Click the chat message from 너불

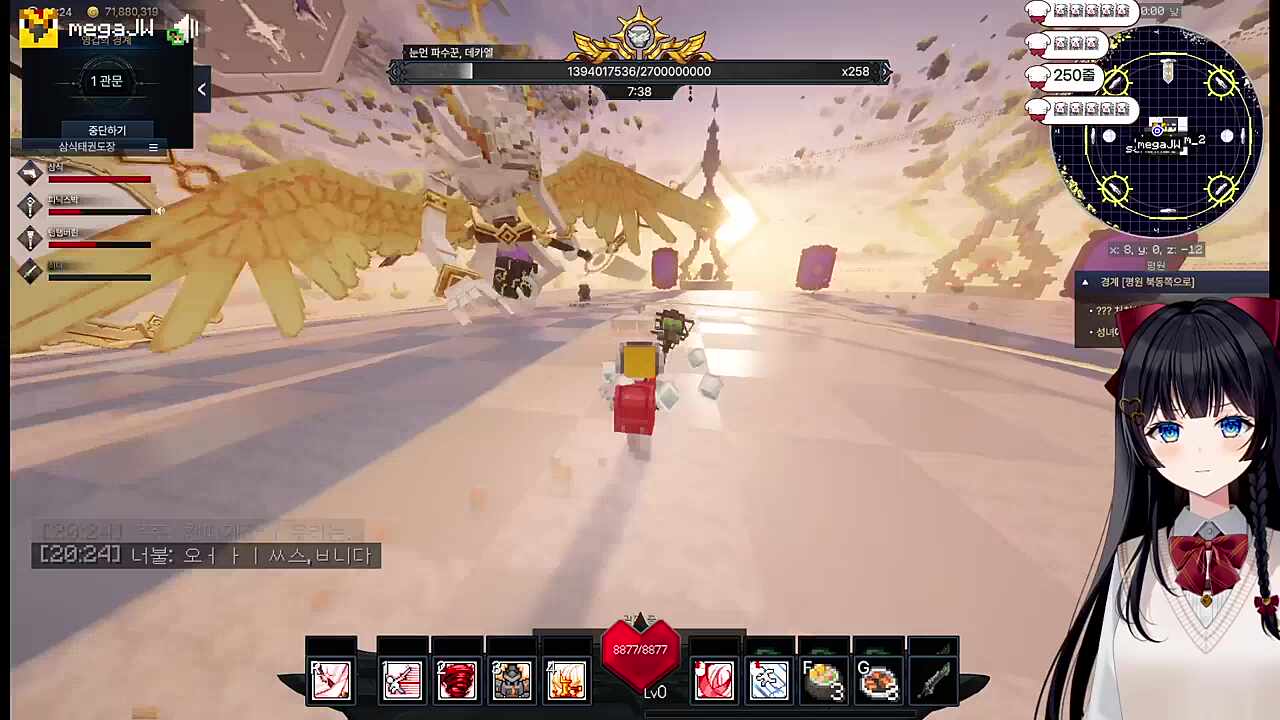click(x=206, y=555)
